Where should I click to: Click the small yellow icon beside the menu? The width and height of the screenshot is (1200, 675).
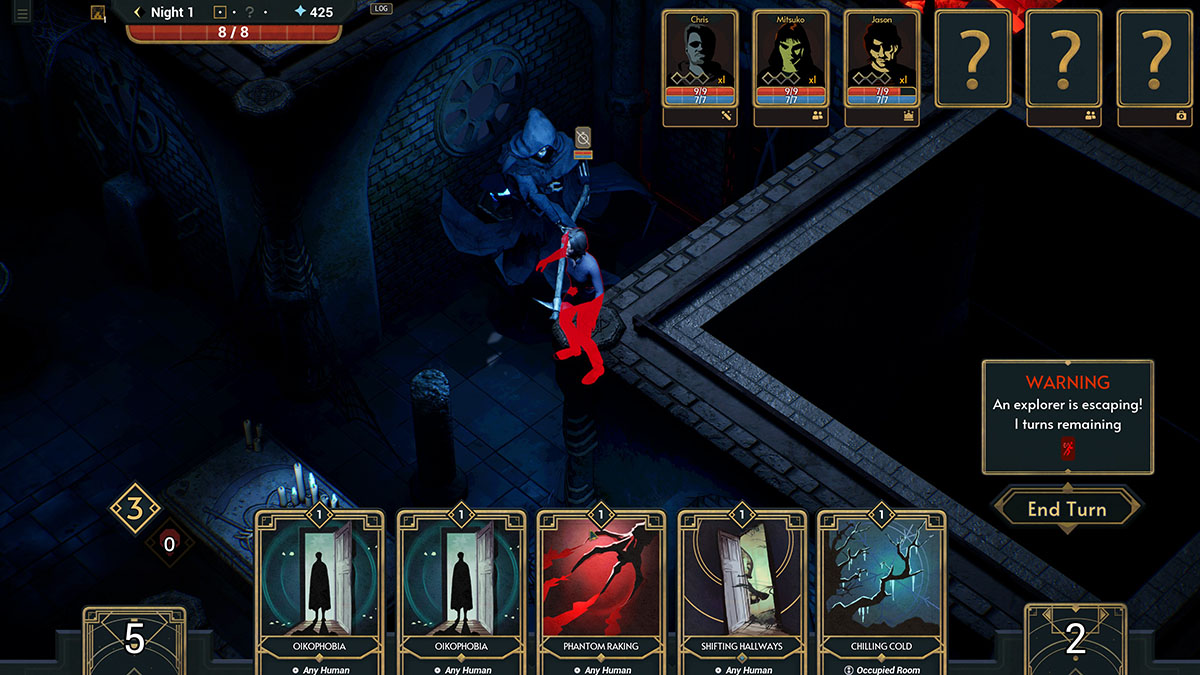(98, 13)
